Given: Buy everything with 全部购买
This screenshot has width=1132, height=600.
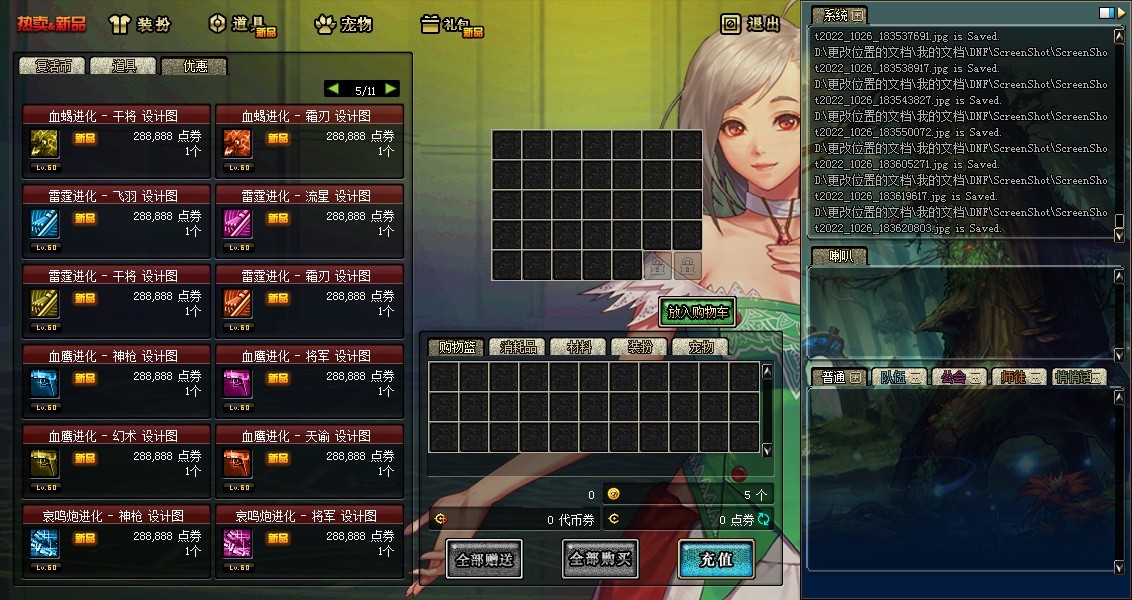Looking at the screenshot, I should [x=600, y=559].
